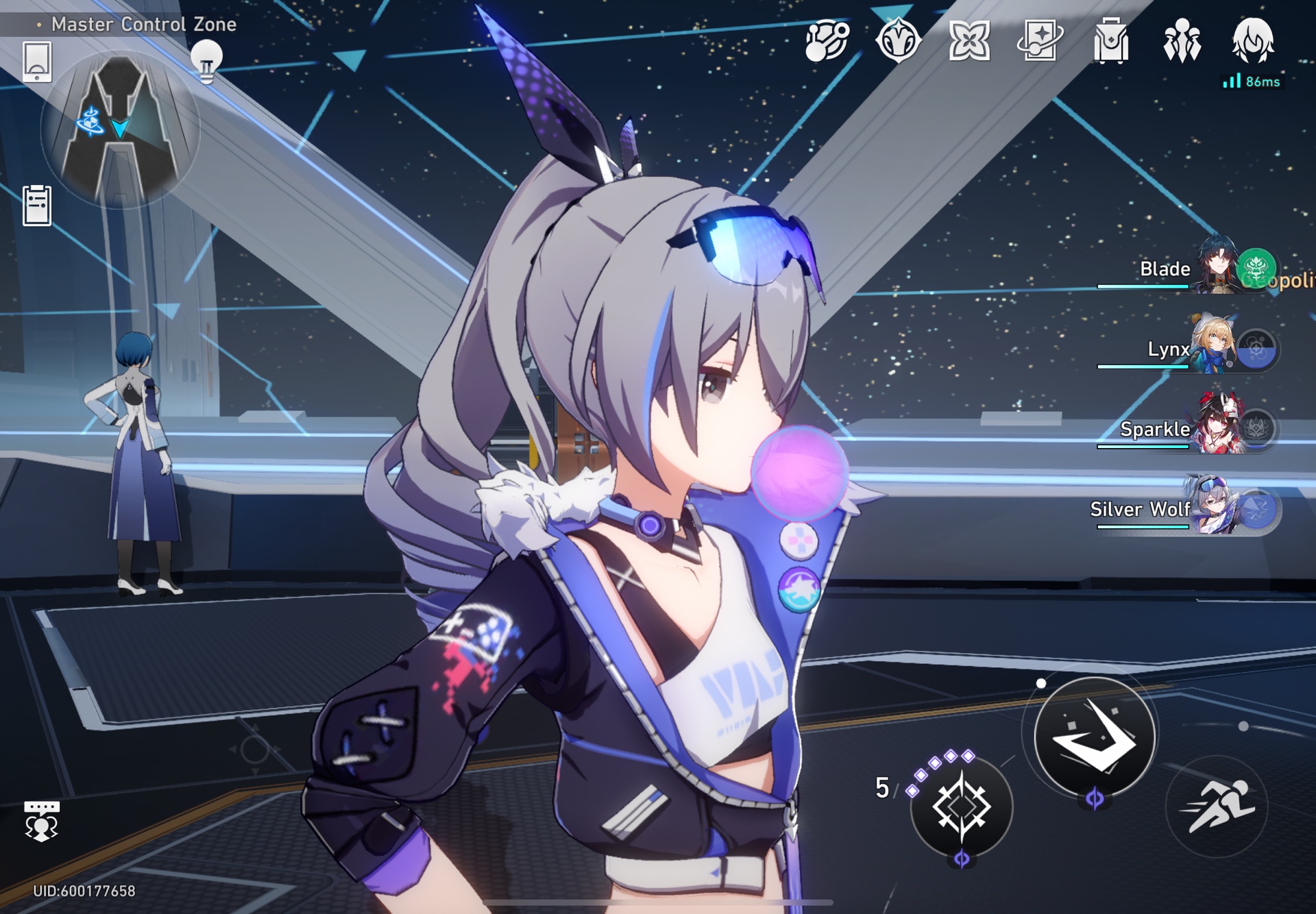Open the character roster icon
This screenshot has height=914, width=1316.
(x=1180, y=41)
